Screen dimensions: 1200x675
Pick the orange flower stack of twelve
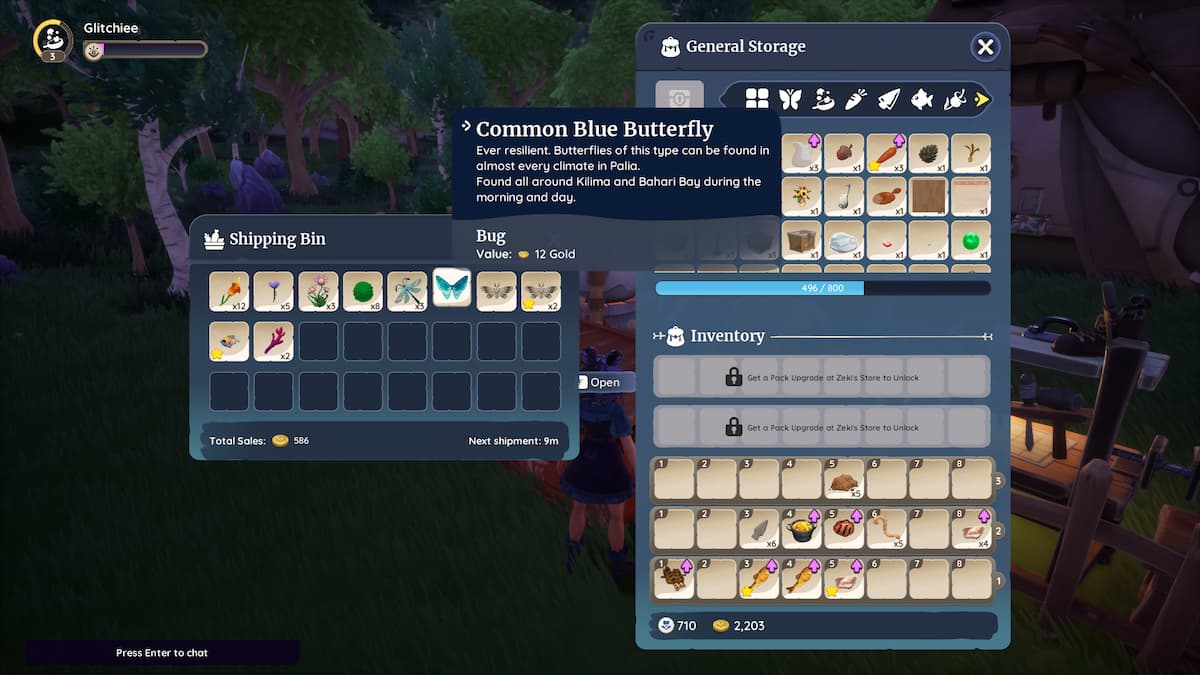click(x=229, y=291)
